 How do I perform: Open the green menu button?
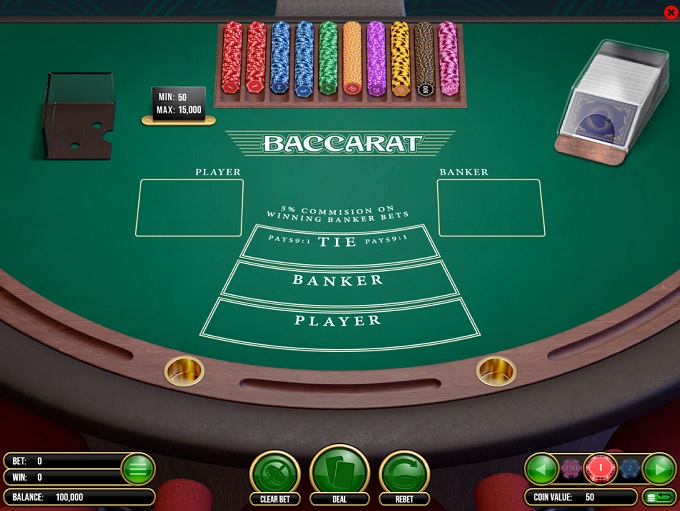(x=138, y=468)
